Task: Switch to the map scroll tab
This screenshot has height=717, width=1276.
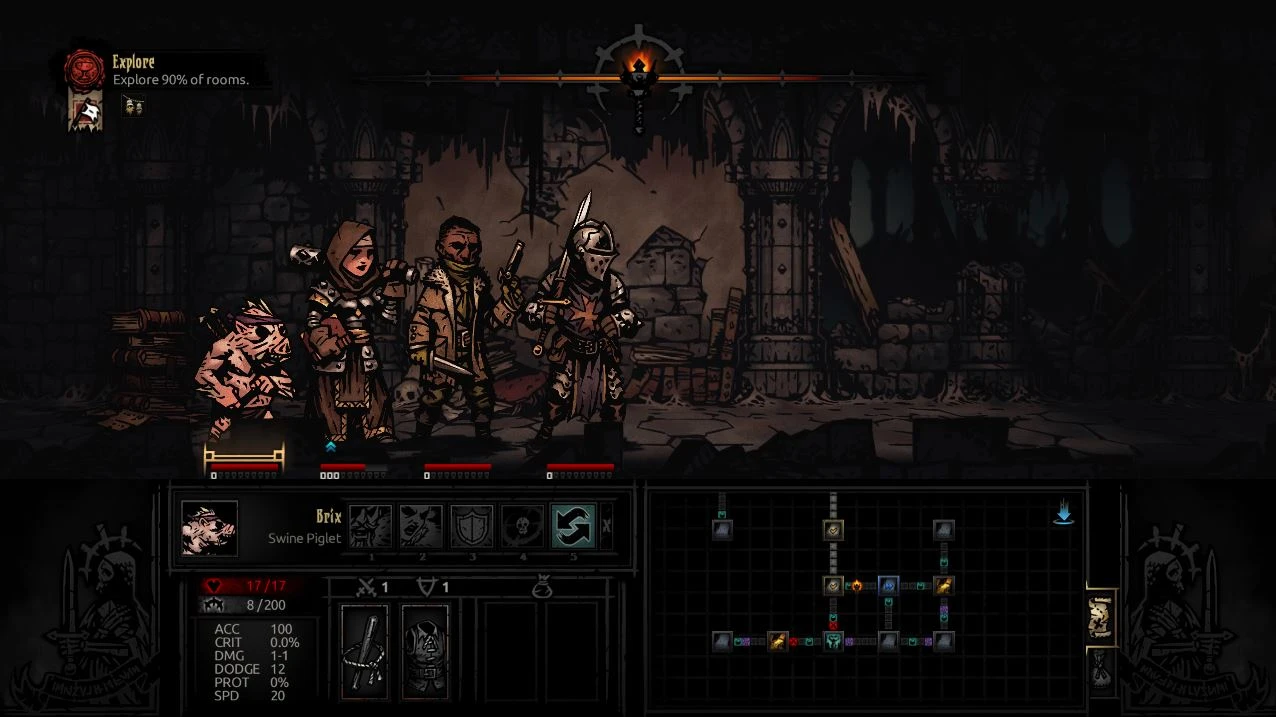Action: click(1101, 615)
